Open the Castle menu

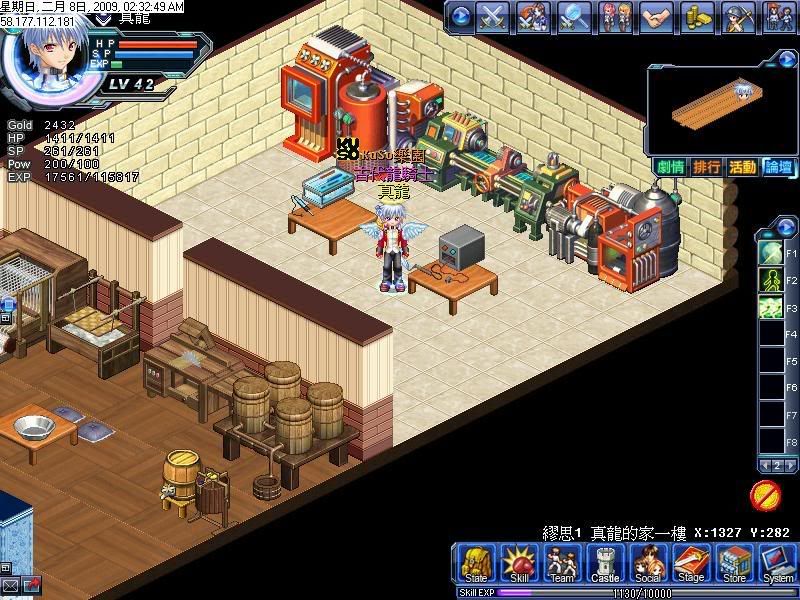coord(606,564)
